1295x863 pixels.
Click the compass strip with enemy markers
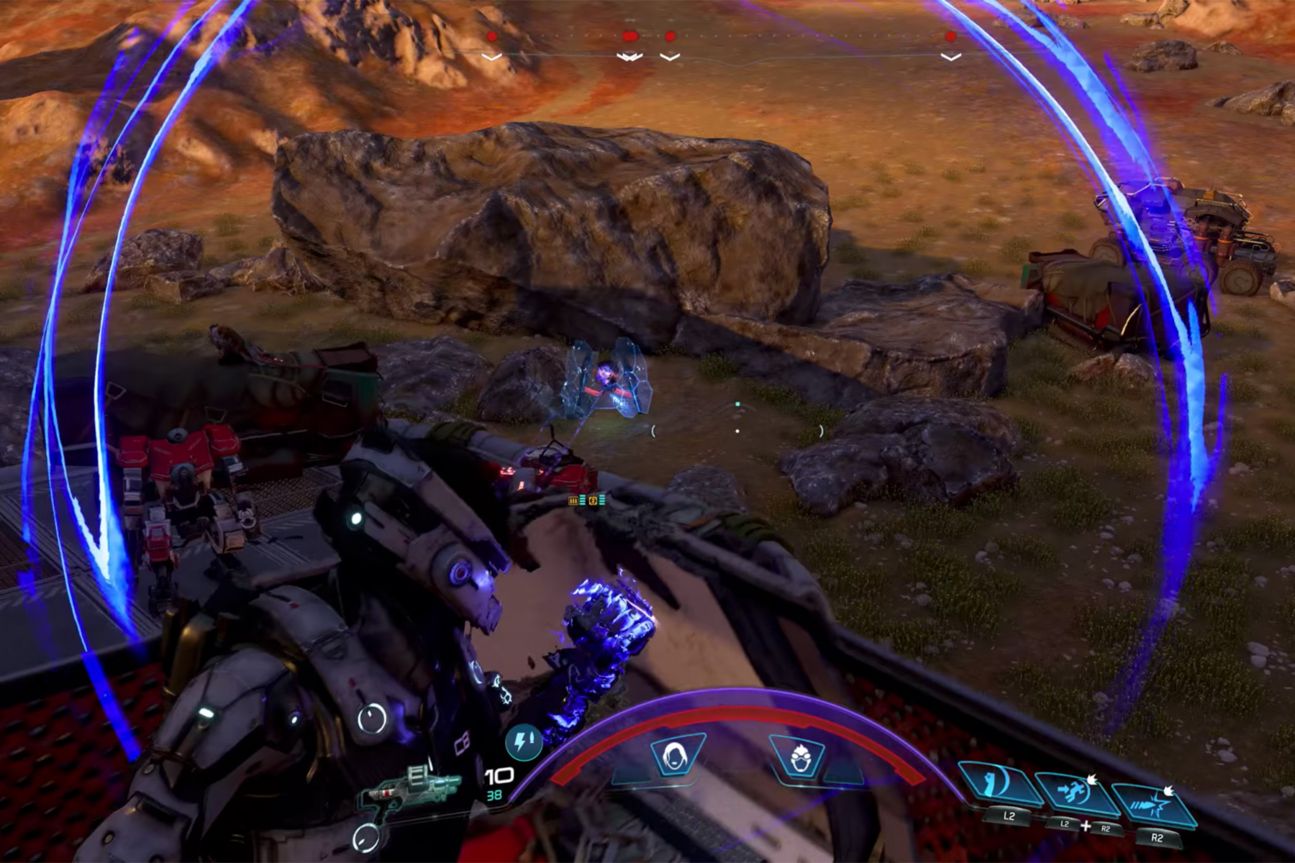tap(720, 47)
